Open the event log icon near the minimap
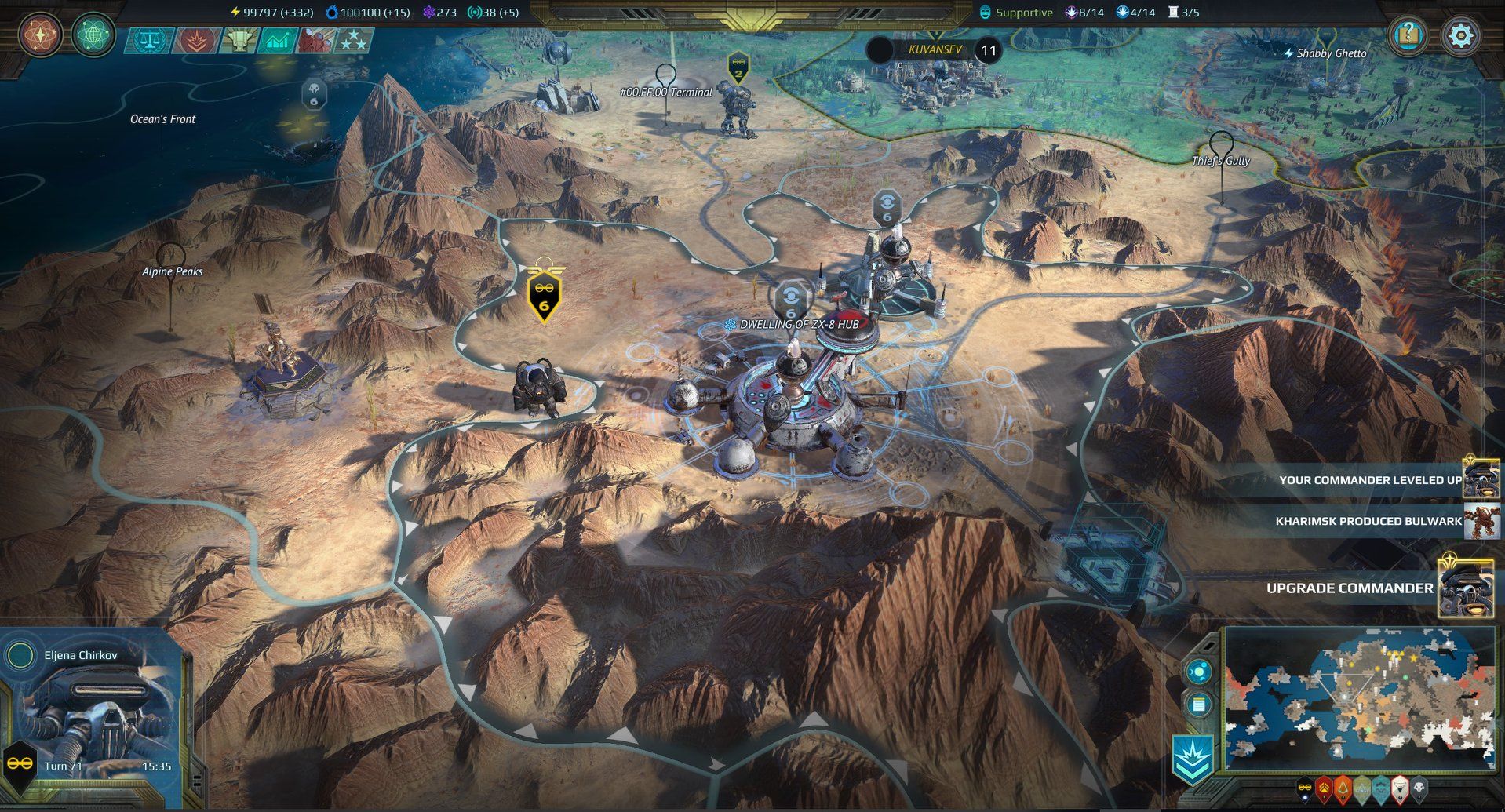 [1199, 705]
